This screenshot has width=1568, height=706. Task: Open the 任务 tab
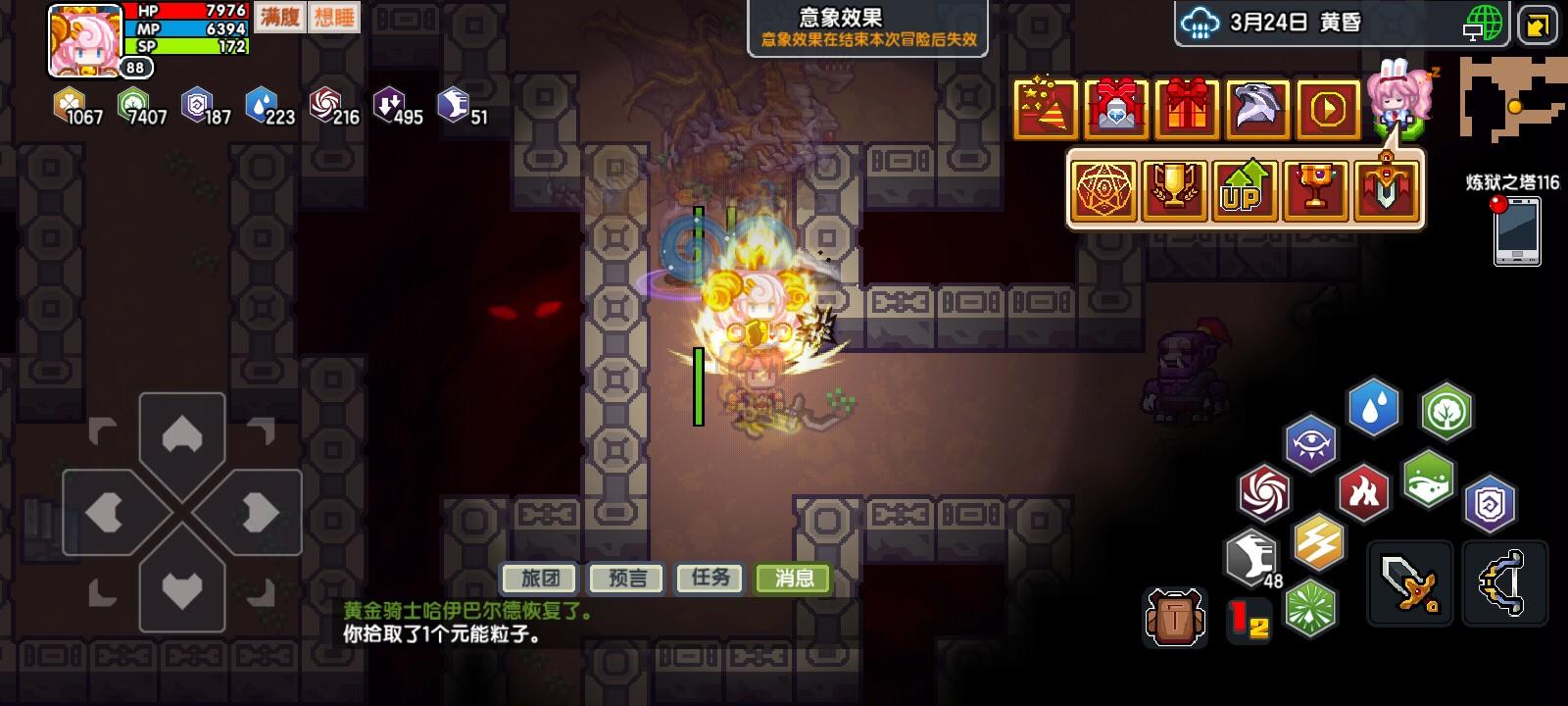710,579
